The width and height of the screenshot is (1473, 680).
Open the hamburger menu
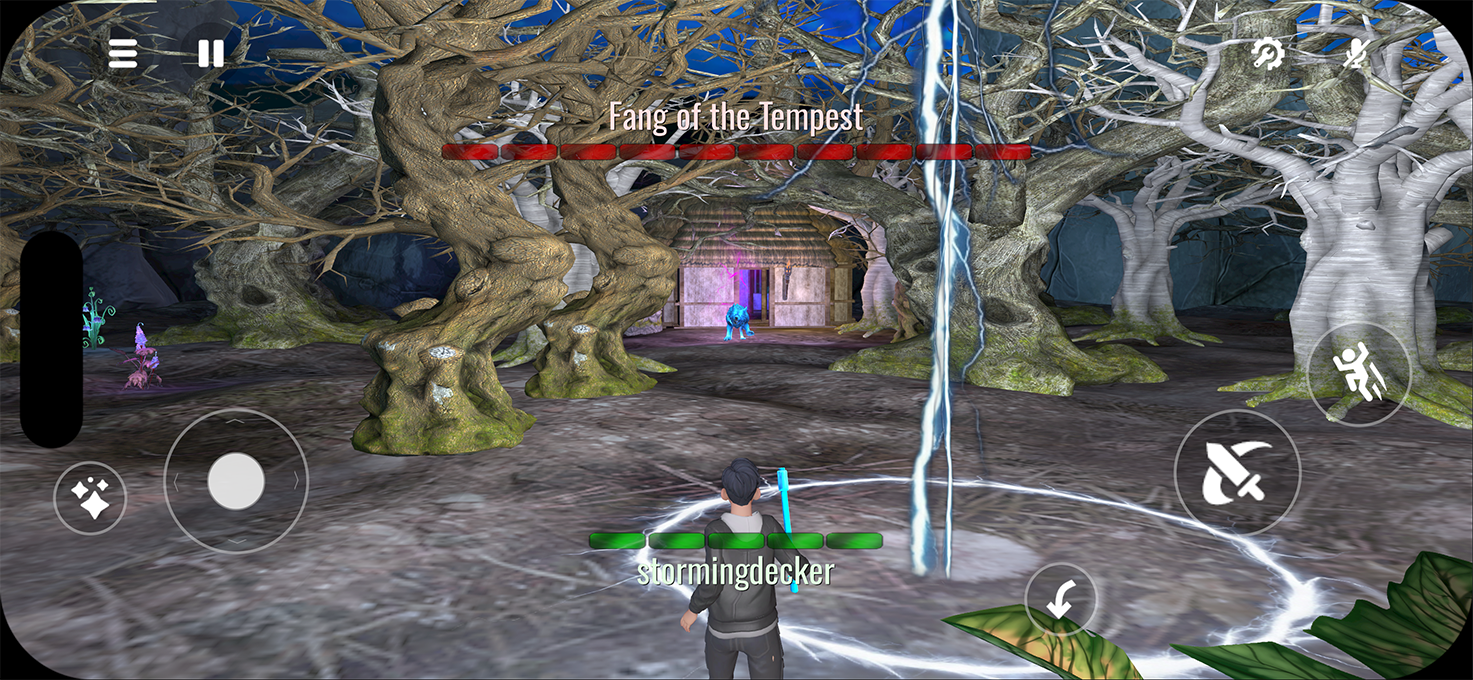click(123, 54)
